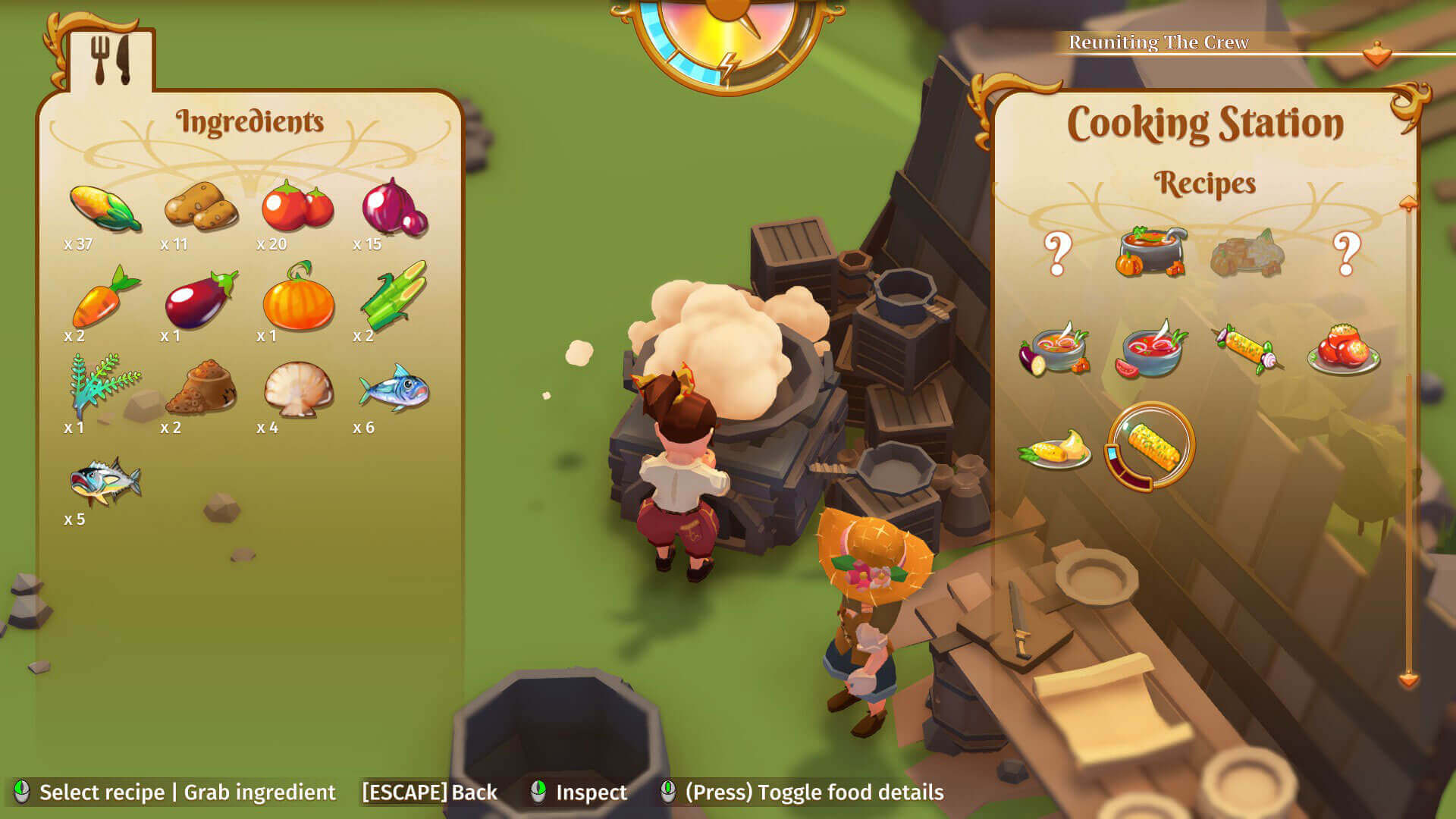Select the tomatoes from ingredients
1456x819 pixels.
coord(297,206)
